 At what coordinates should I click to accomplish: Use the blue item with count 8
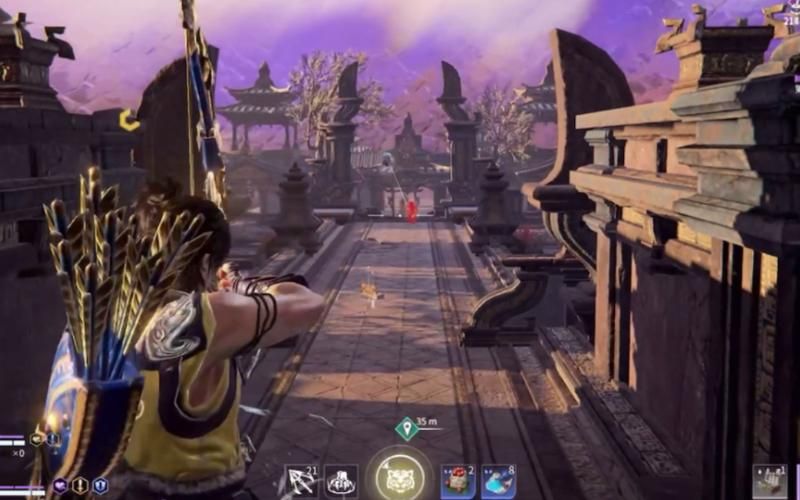coord(497,481)
